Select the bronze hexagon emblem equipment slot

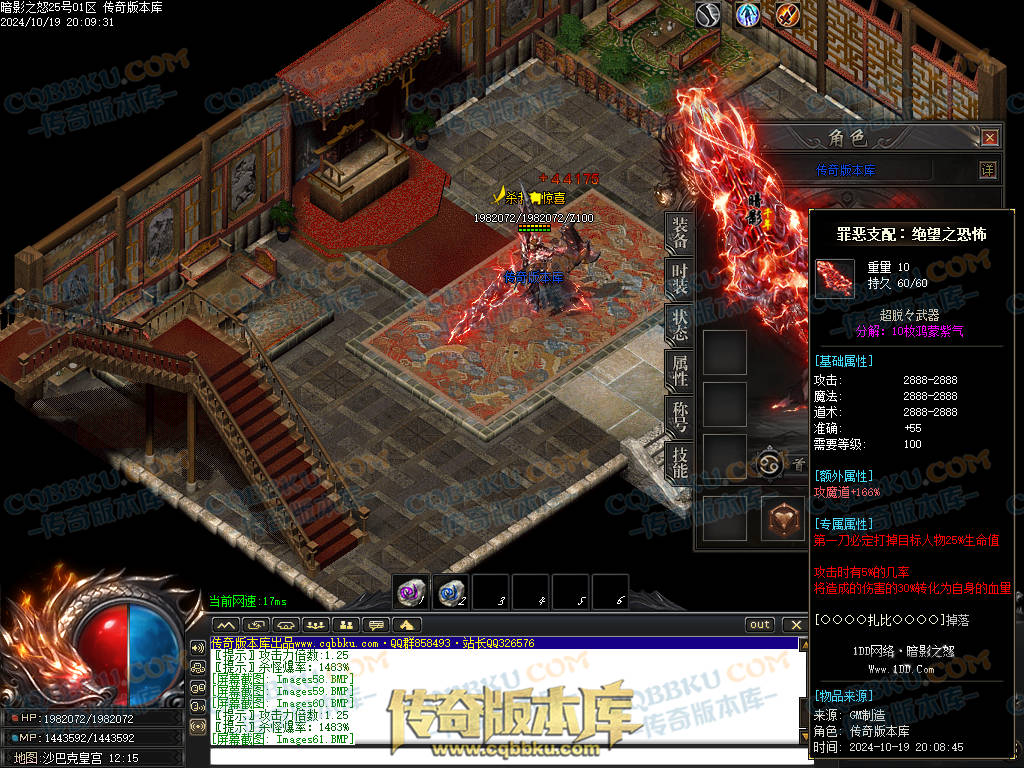782,520
